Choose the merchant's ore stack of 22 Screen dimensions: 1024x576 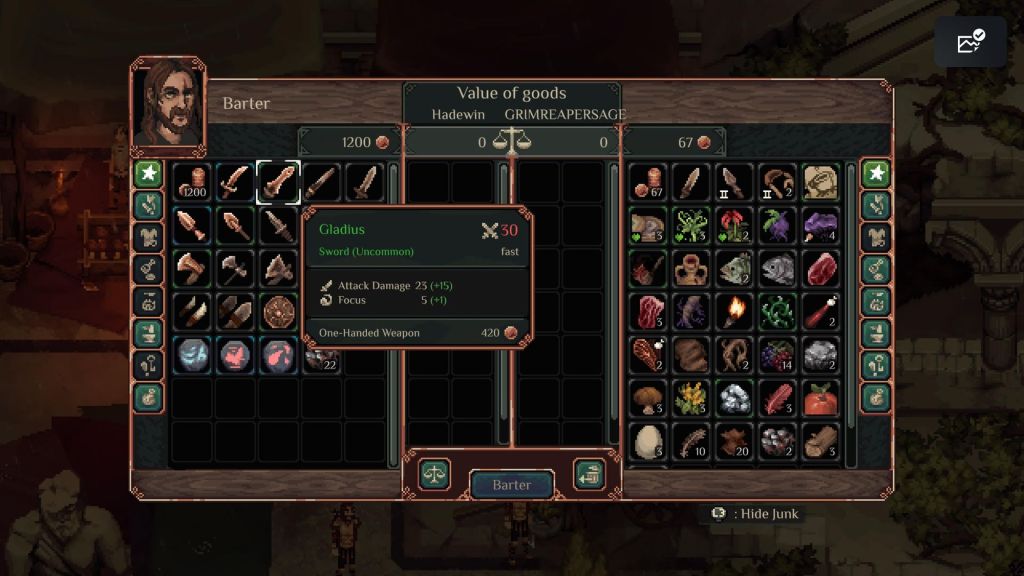point(322,355)
